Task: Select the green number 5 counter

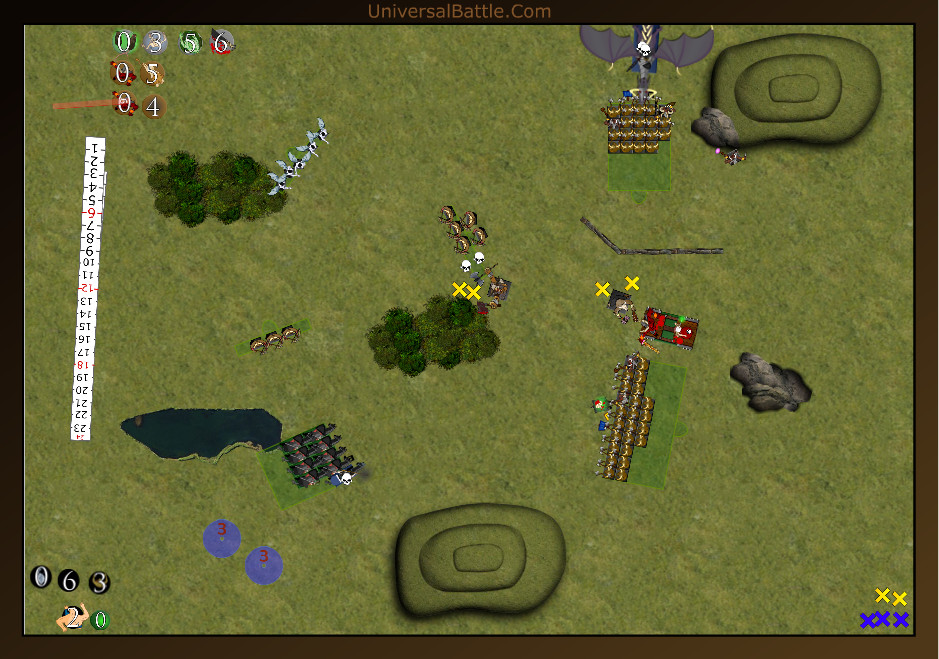Action: pos(190,42)
